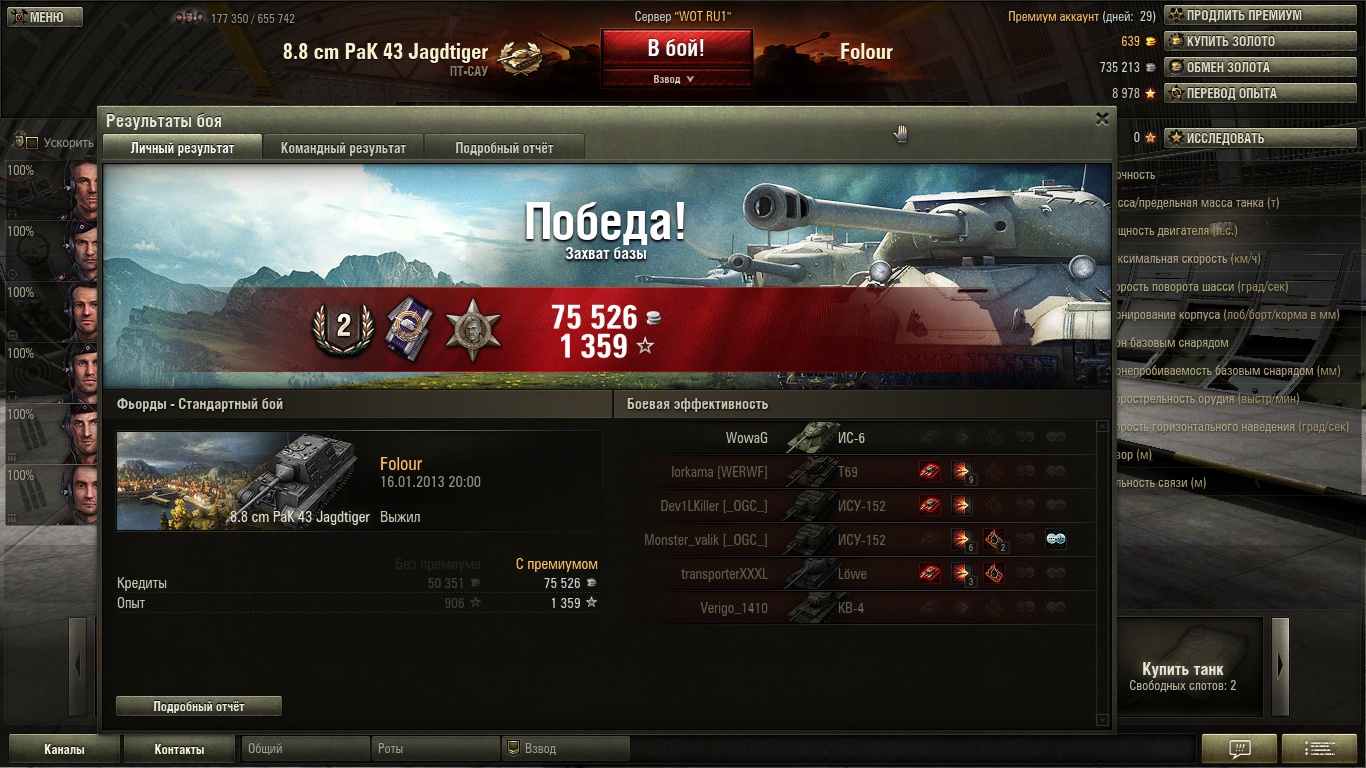The height and width of the screenshot is (768, 1366).
Task: Select the Личный результат tab
Action: coord(182,148)
